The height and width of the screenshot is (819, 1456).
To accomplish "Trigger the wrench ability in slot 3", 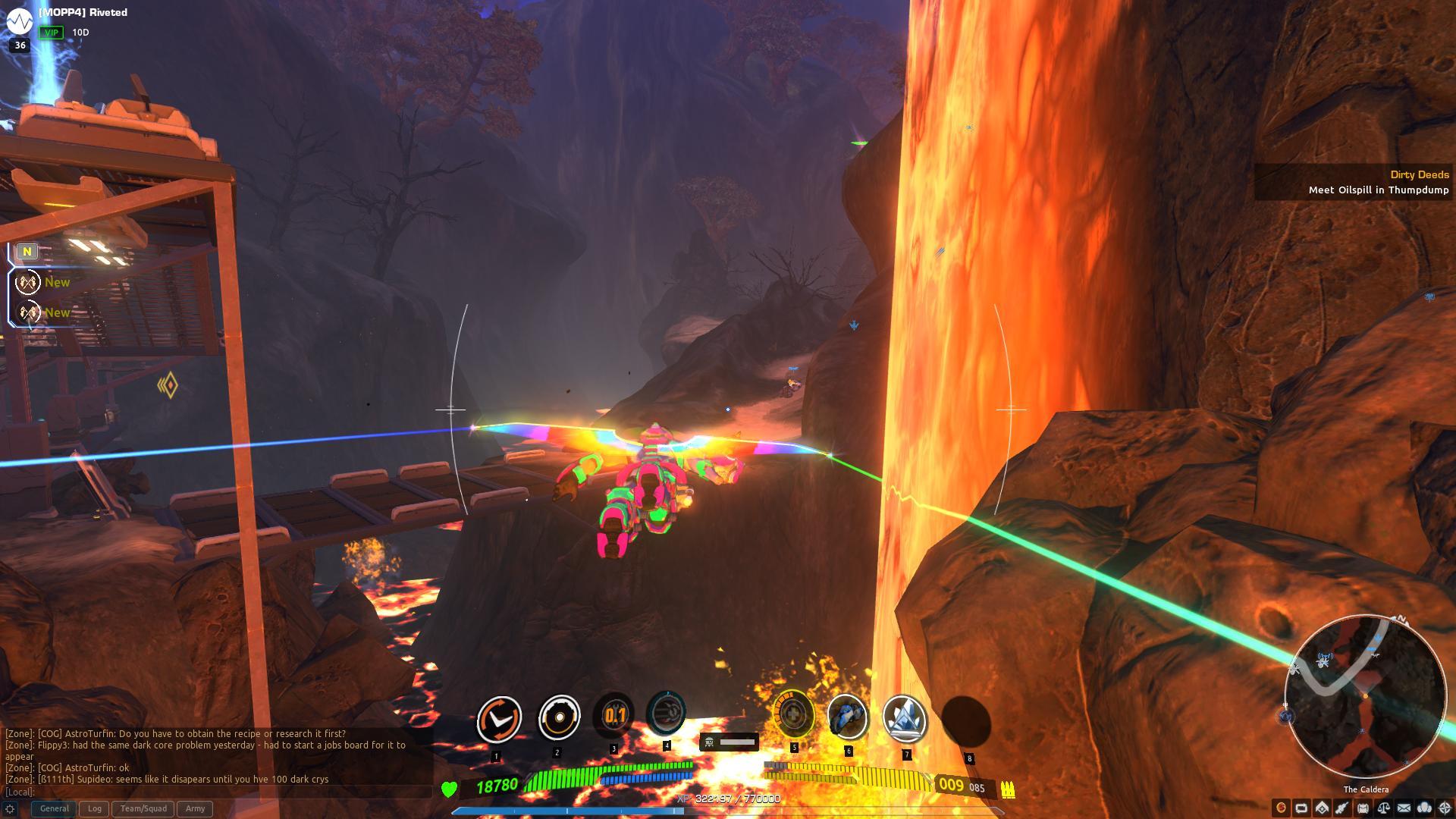I will [614, 715].
